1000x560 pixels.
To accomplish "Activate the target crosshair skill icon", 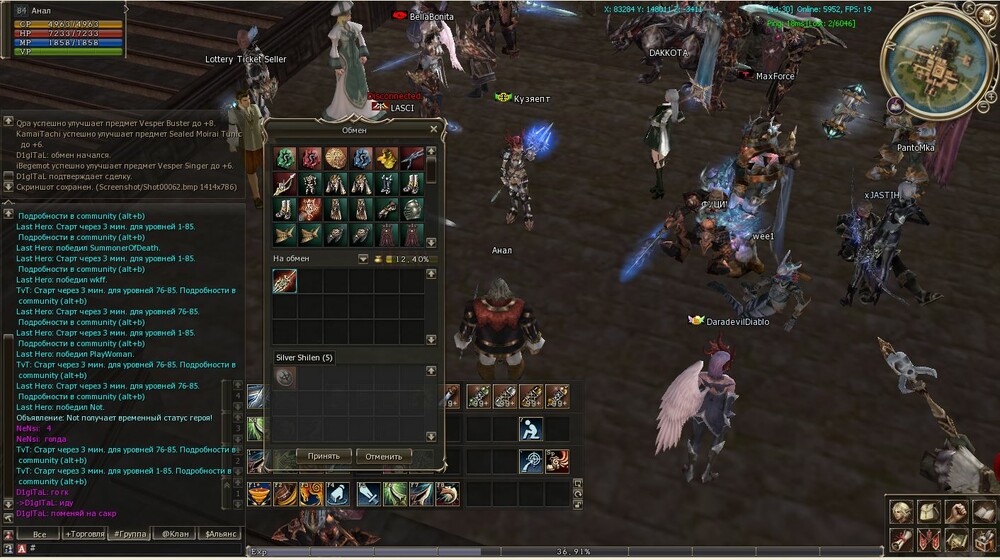I will [530, 461].
